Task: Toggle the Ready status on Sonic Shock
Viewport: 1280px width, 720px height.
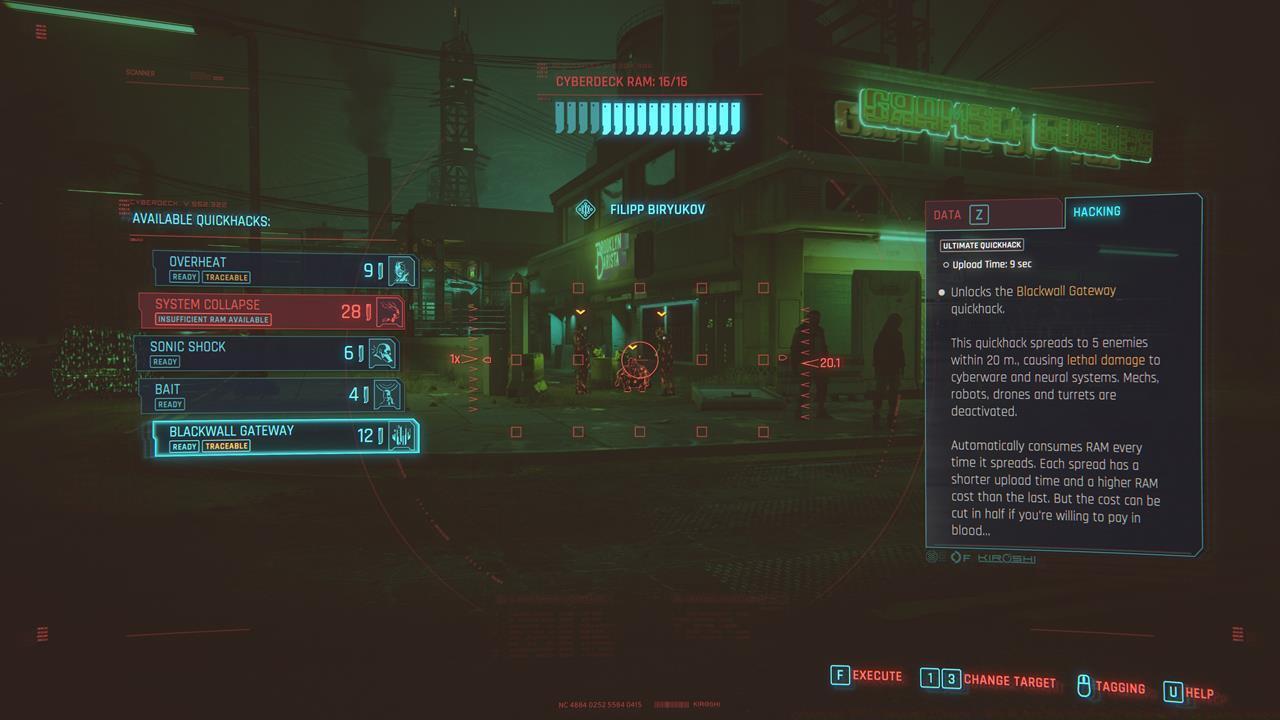Action: click(x=164, y=361)
